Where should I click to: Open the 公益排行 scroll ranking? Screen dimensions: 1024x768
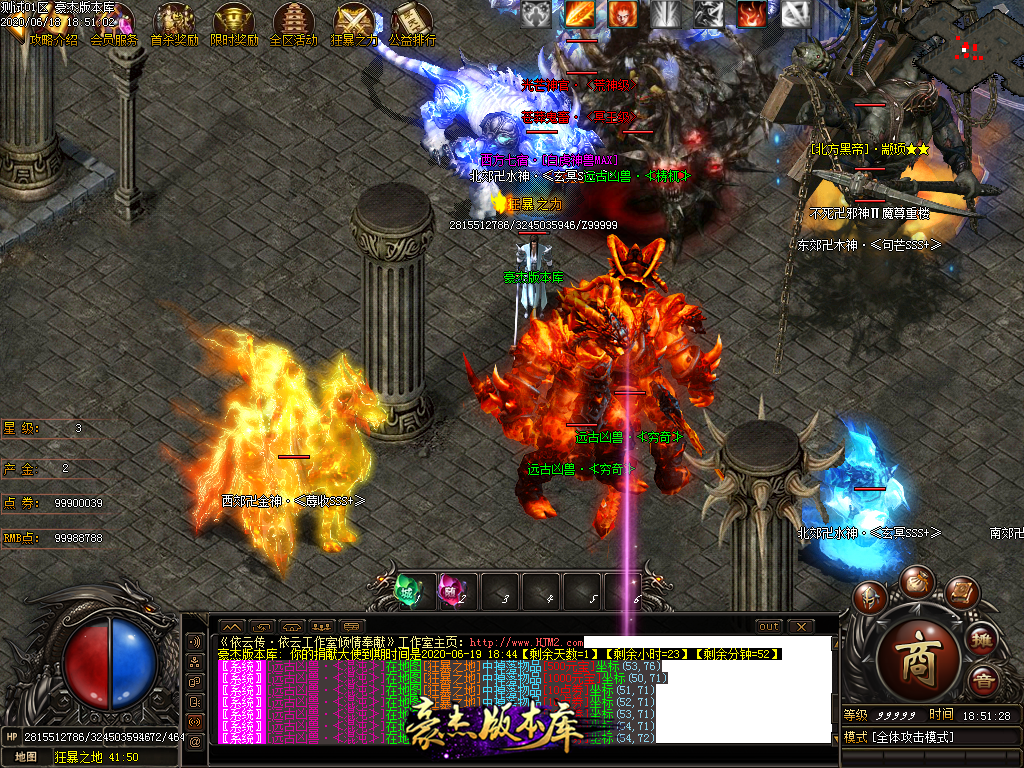(412, 22)
